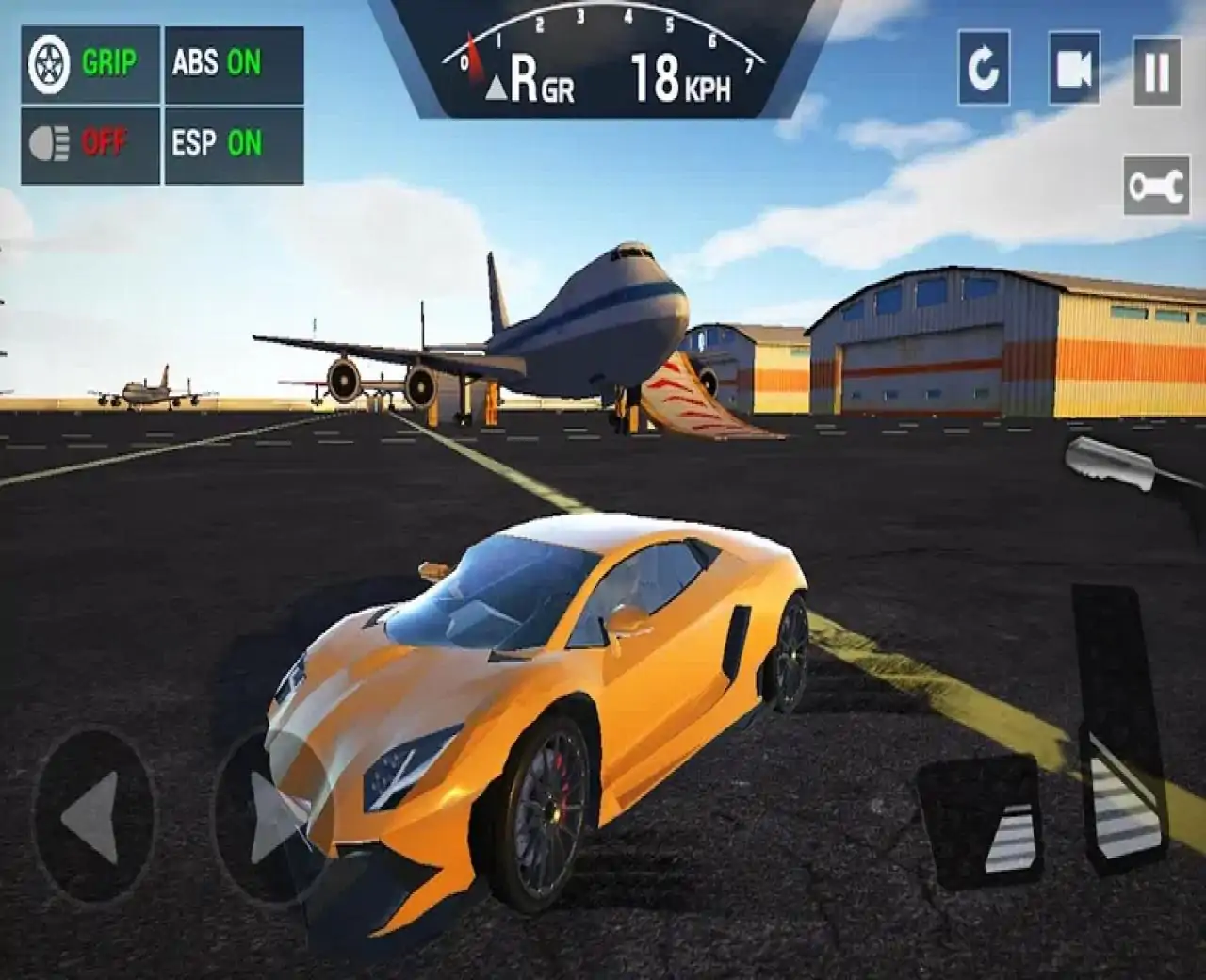Screen dimensions: 1206x980
Task: Toggle the GRIP traction mode button
Action: (90, 64)
